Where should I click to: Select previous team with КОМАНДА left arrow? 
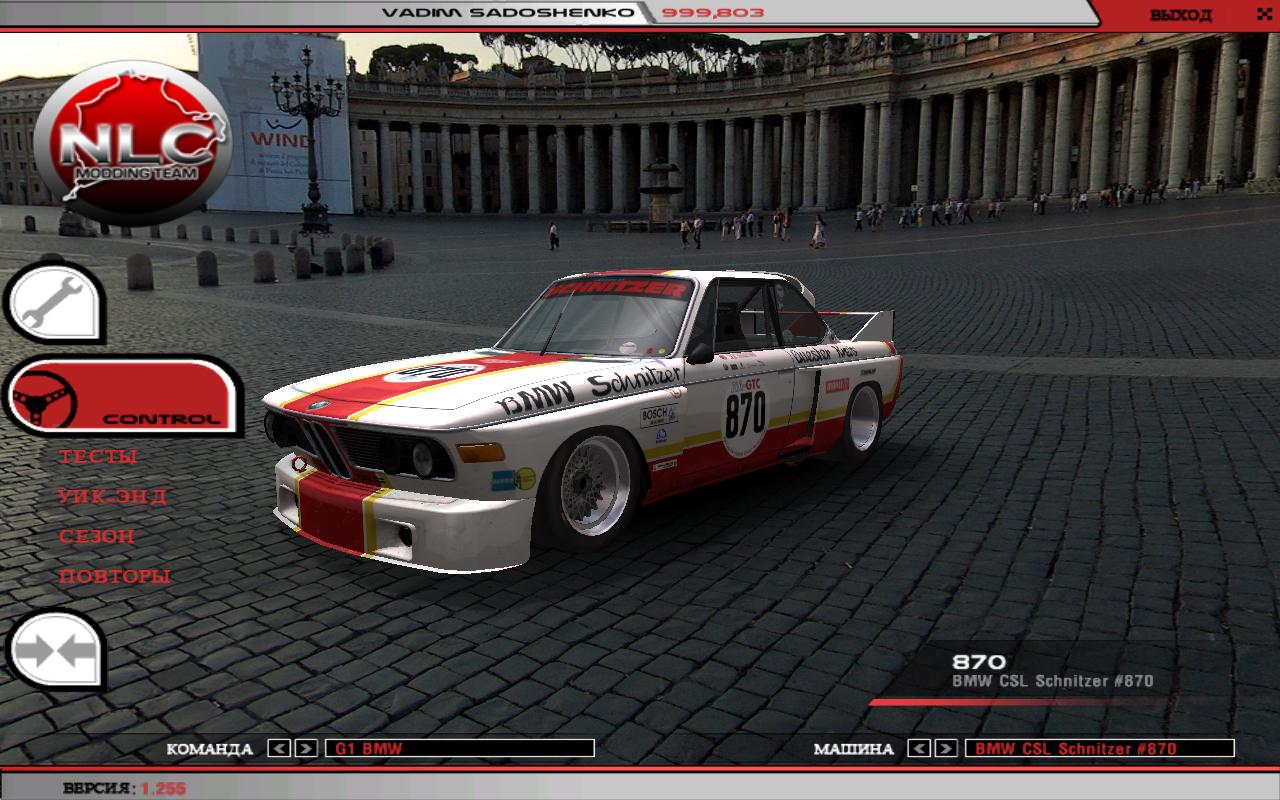(x=280, y=748)
